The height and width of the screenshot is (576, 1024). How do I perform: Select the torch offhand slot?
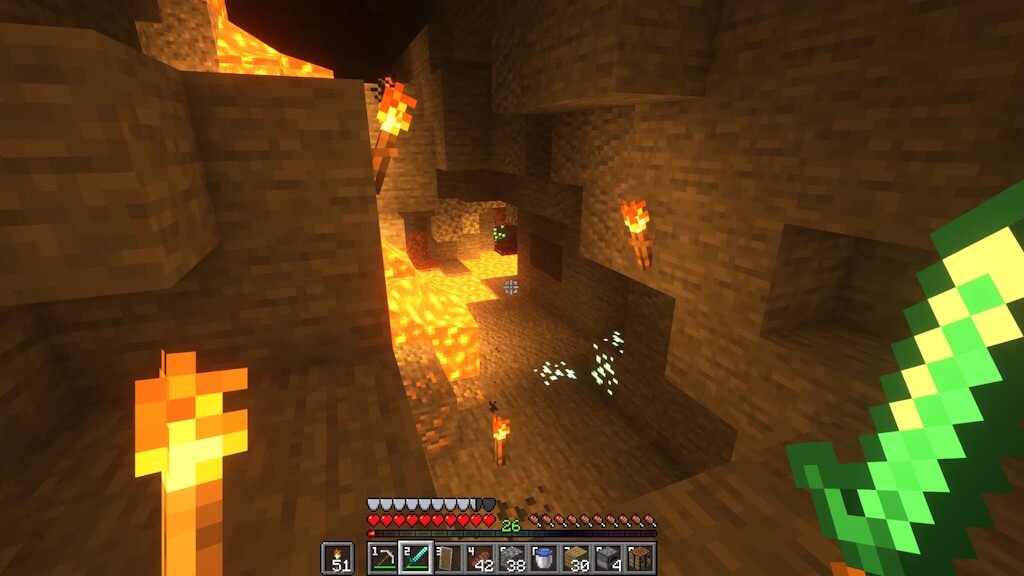pos(336,558)
